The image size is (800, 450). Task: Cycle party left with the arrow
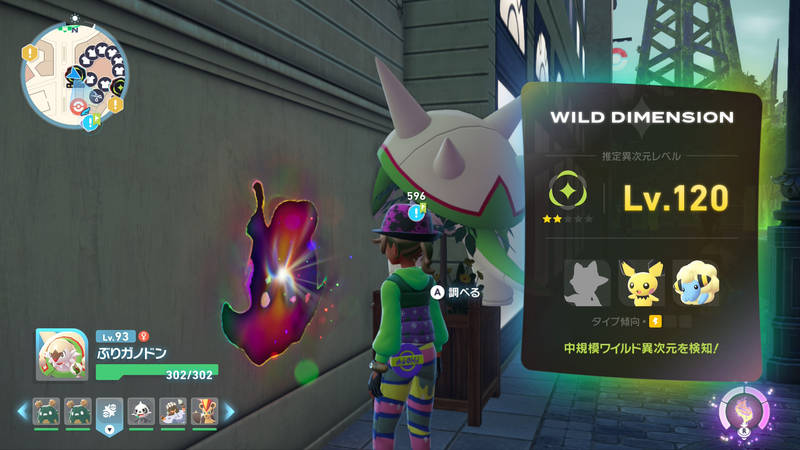point(22,411)
